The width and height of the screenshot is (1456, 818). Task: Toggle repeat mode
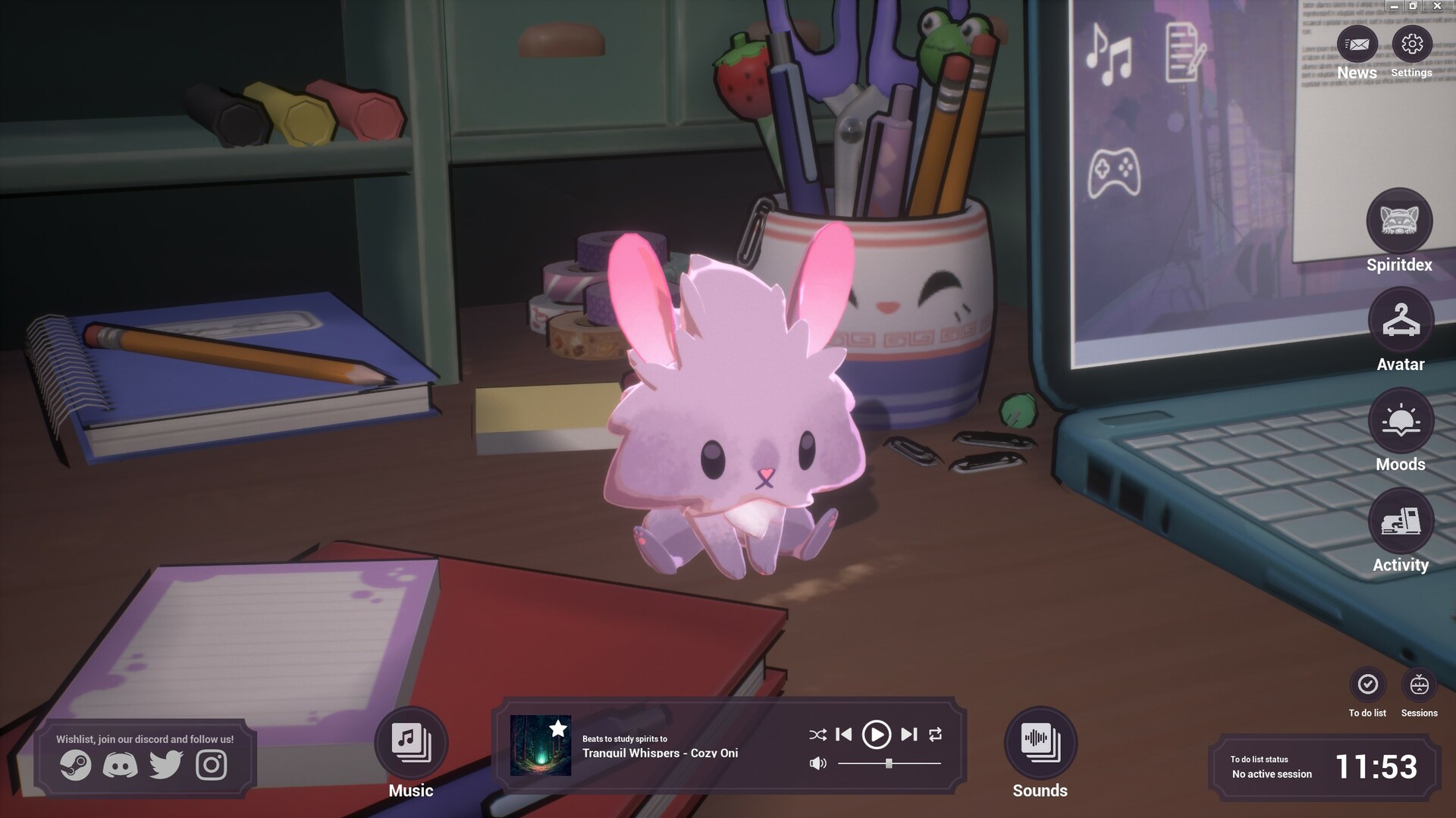(937, 734)
